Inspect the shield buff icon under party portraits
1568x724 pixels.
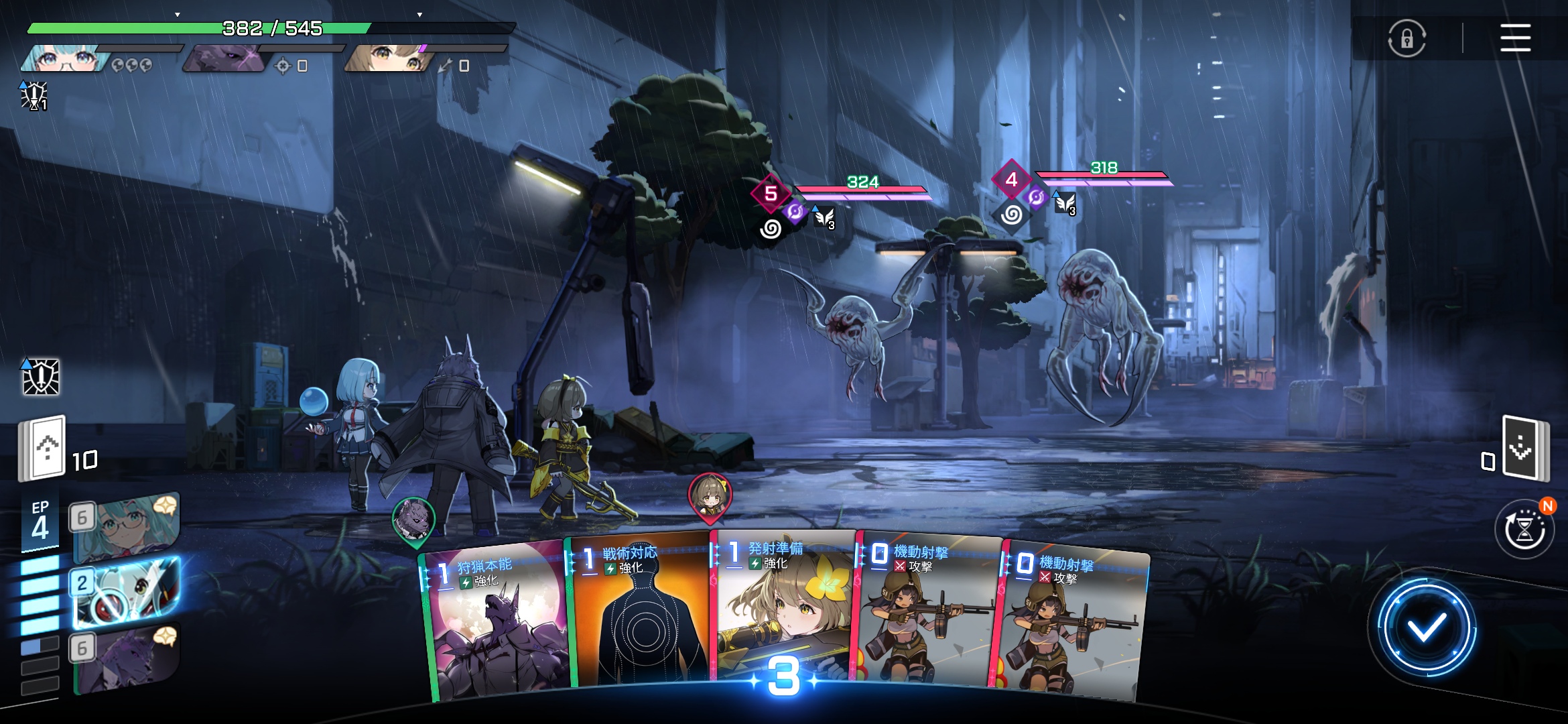point(34,96)
